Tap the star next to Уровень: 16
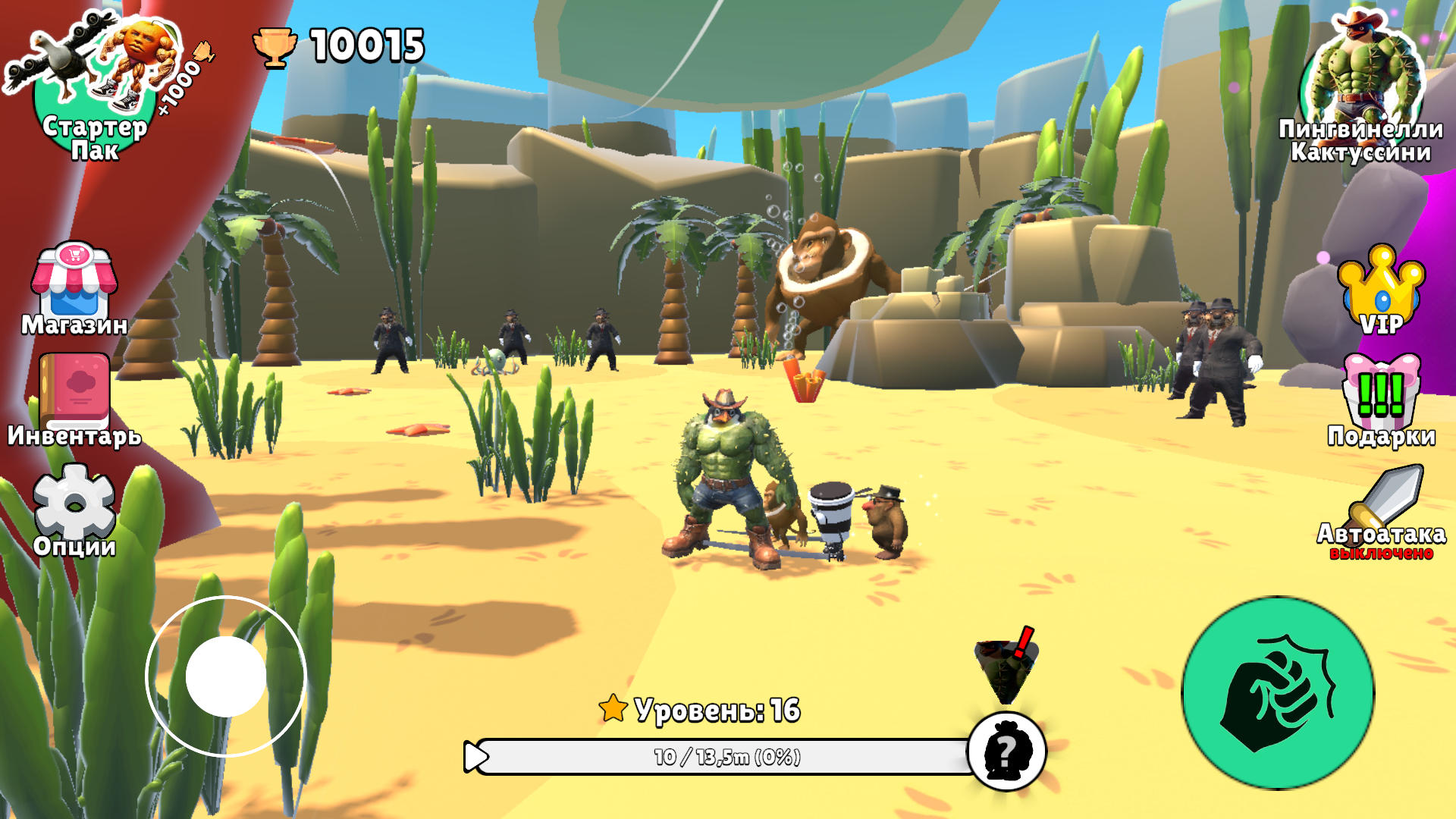 click(611, 711)
